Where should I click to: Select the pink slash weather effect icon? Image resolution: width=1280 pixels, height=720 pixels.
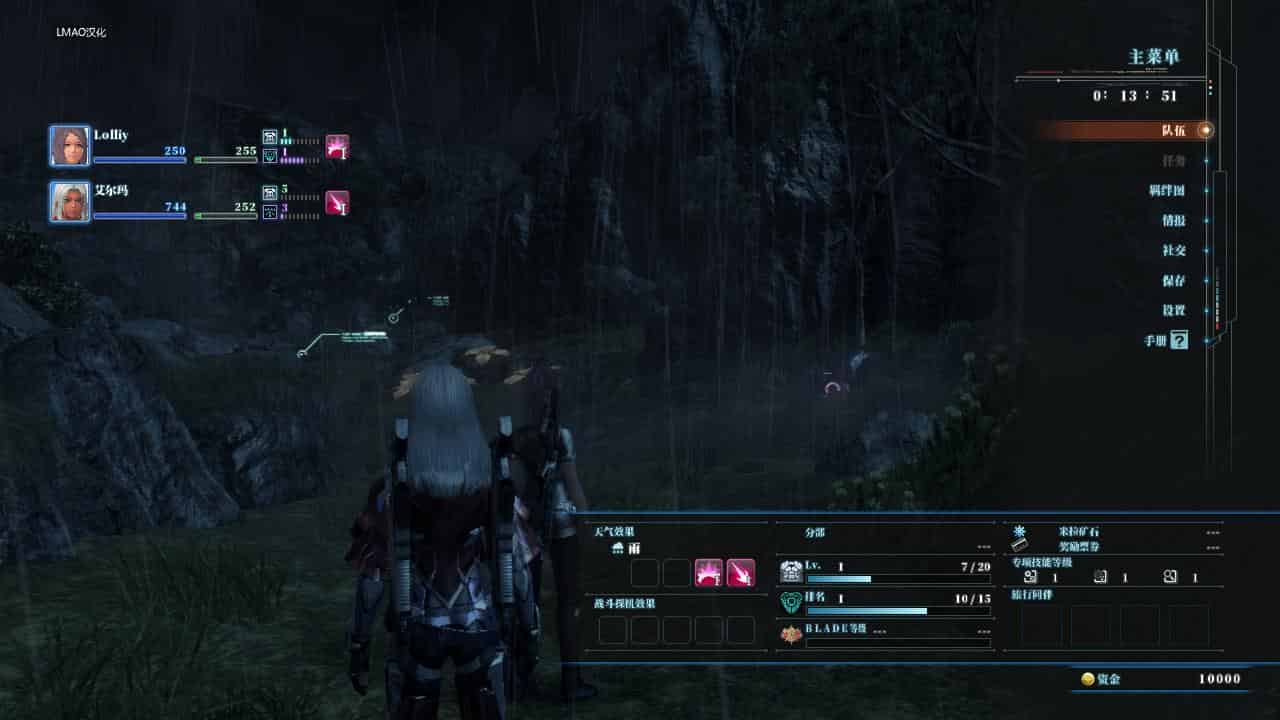coord(741,573)
